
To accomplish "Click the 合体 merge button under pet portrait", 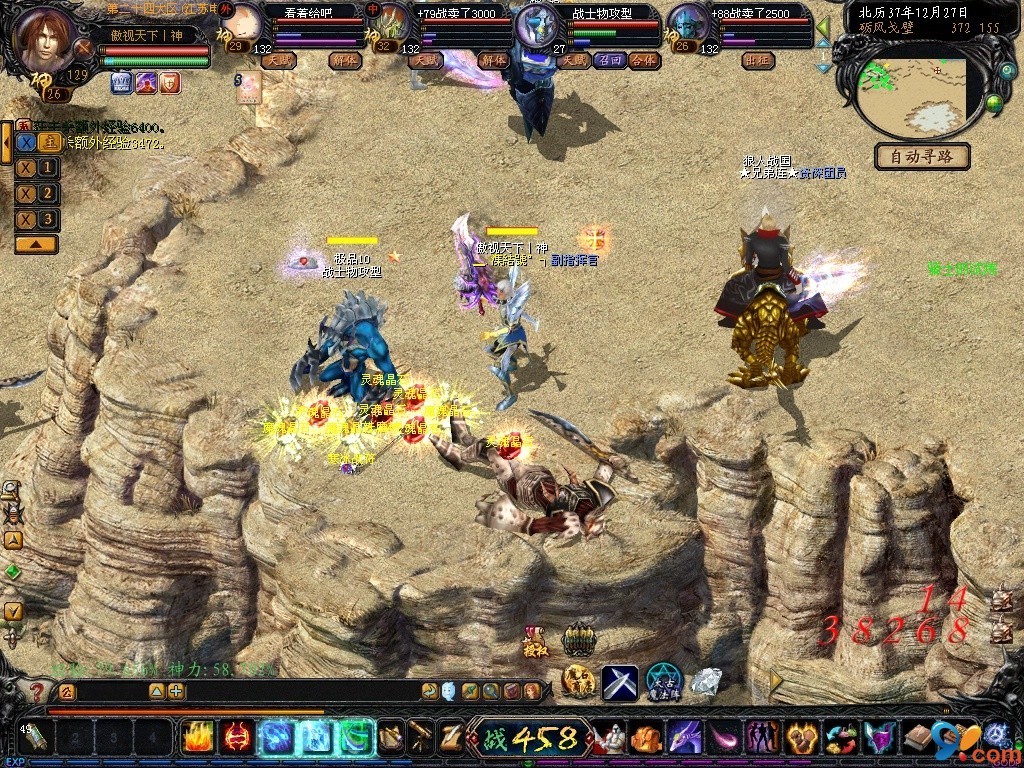I will point(644,60).
